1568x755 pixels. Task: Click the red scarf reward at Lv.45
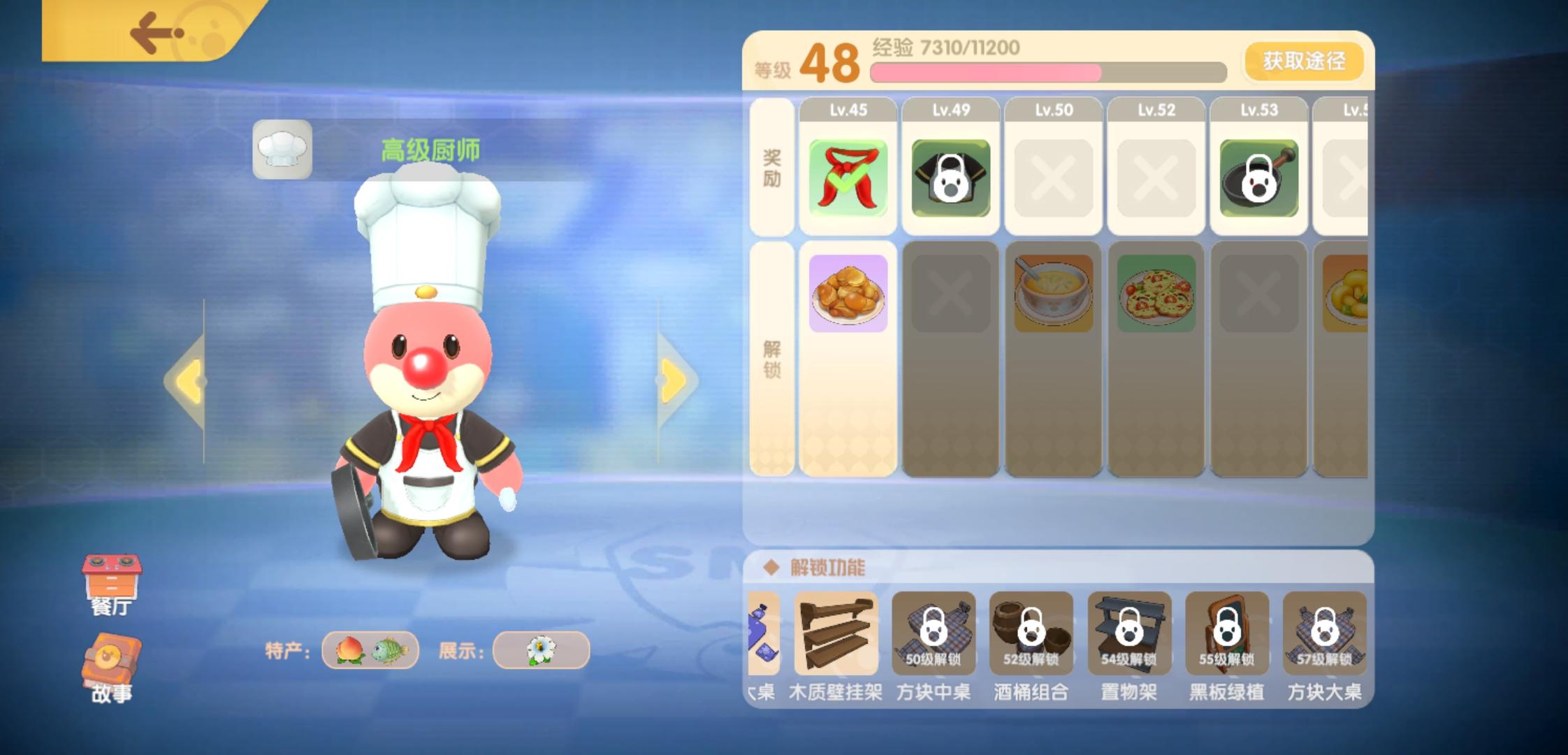click(848, 177)
